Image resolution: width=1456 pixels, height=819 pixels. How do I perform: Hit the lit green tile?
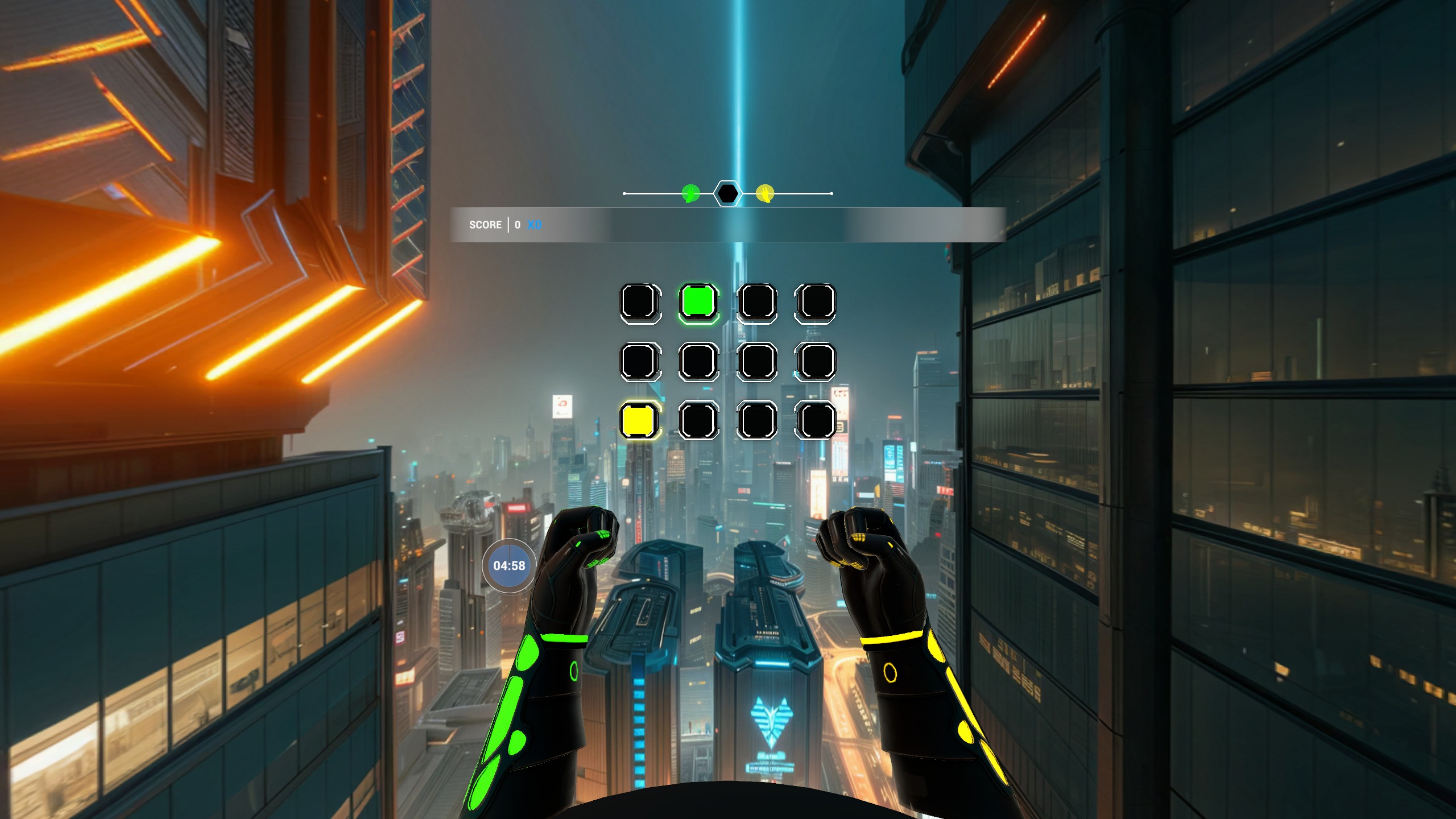[698, 302]
